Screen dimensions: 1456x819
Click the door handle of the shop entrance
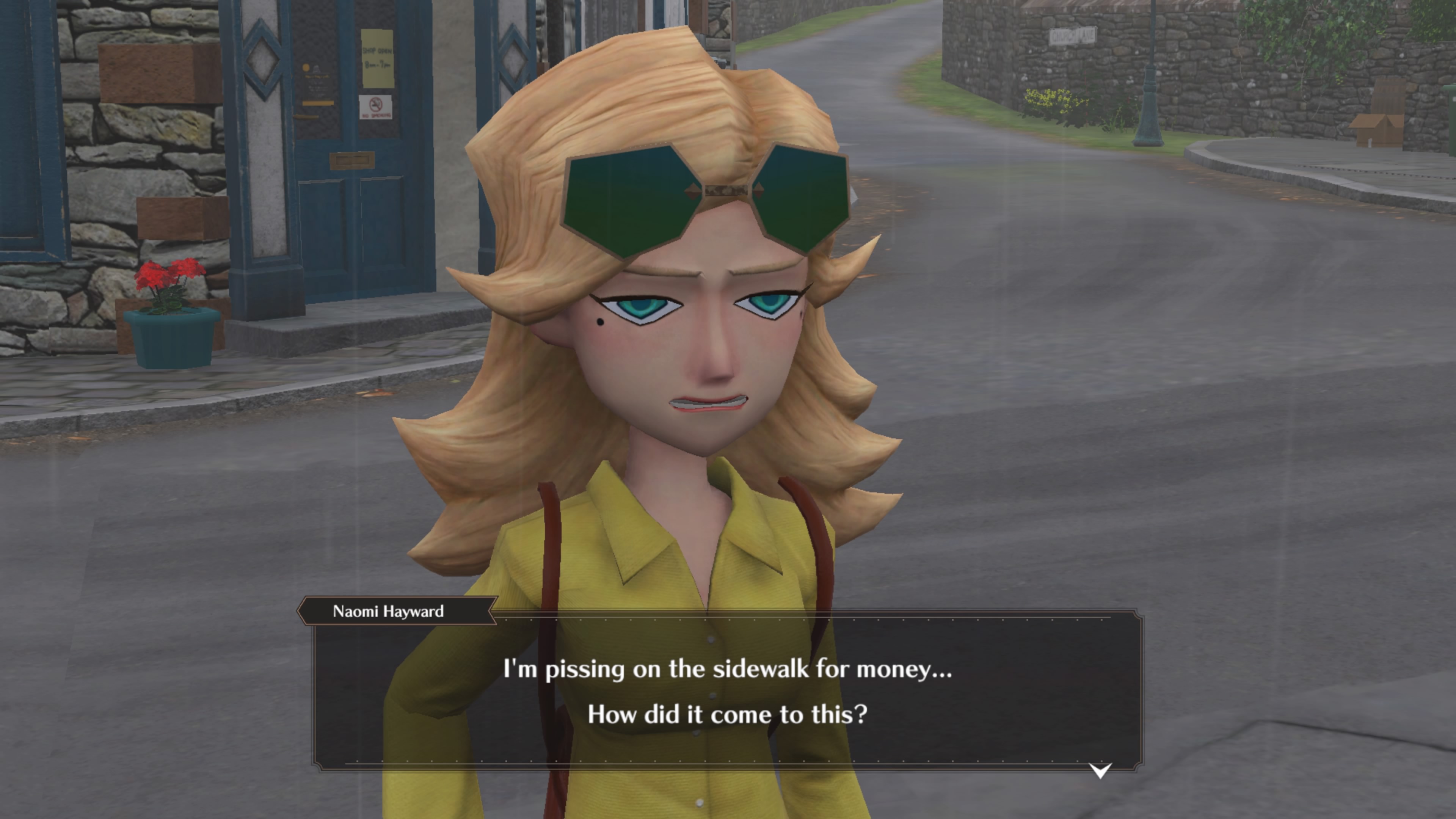[306, 116]
